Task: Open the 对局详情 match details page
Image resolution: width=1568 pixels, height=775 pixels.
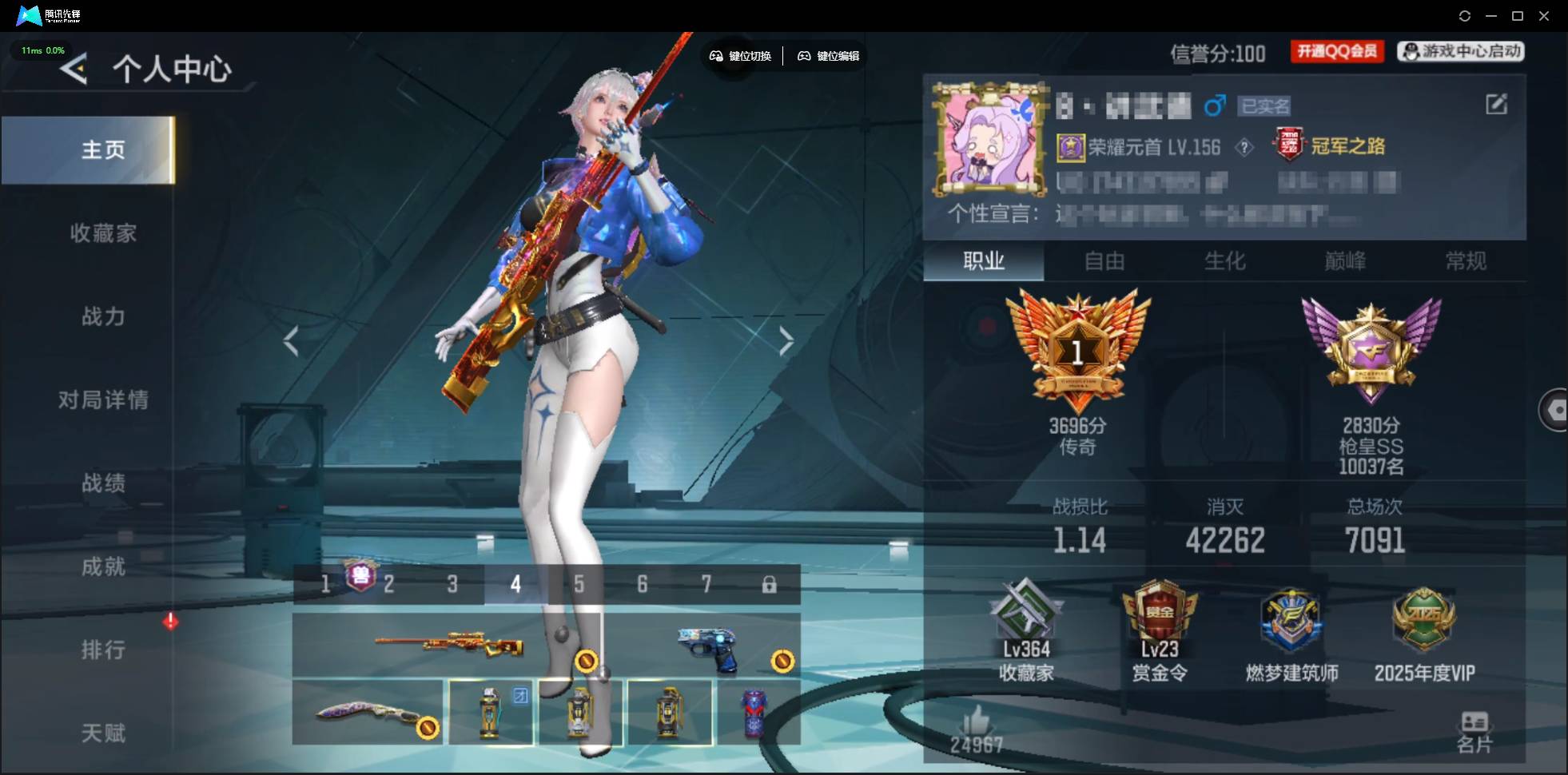Action: pos(103,399)
